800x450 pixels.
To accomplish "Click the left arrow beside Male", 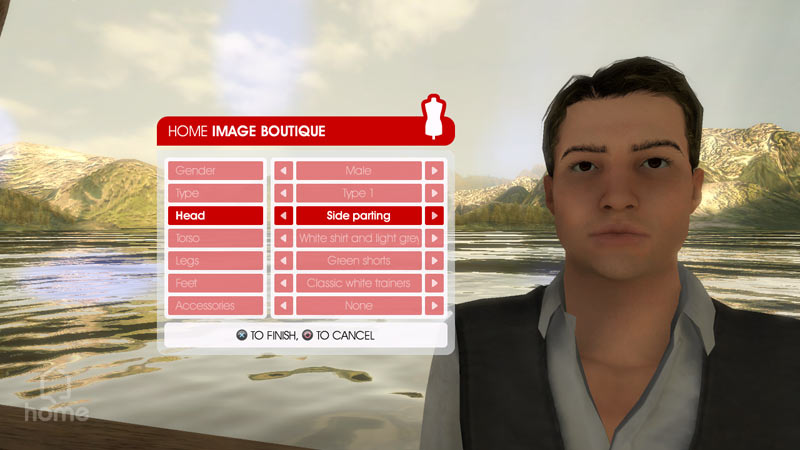I will (x=283, y=171).
